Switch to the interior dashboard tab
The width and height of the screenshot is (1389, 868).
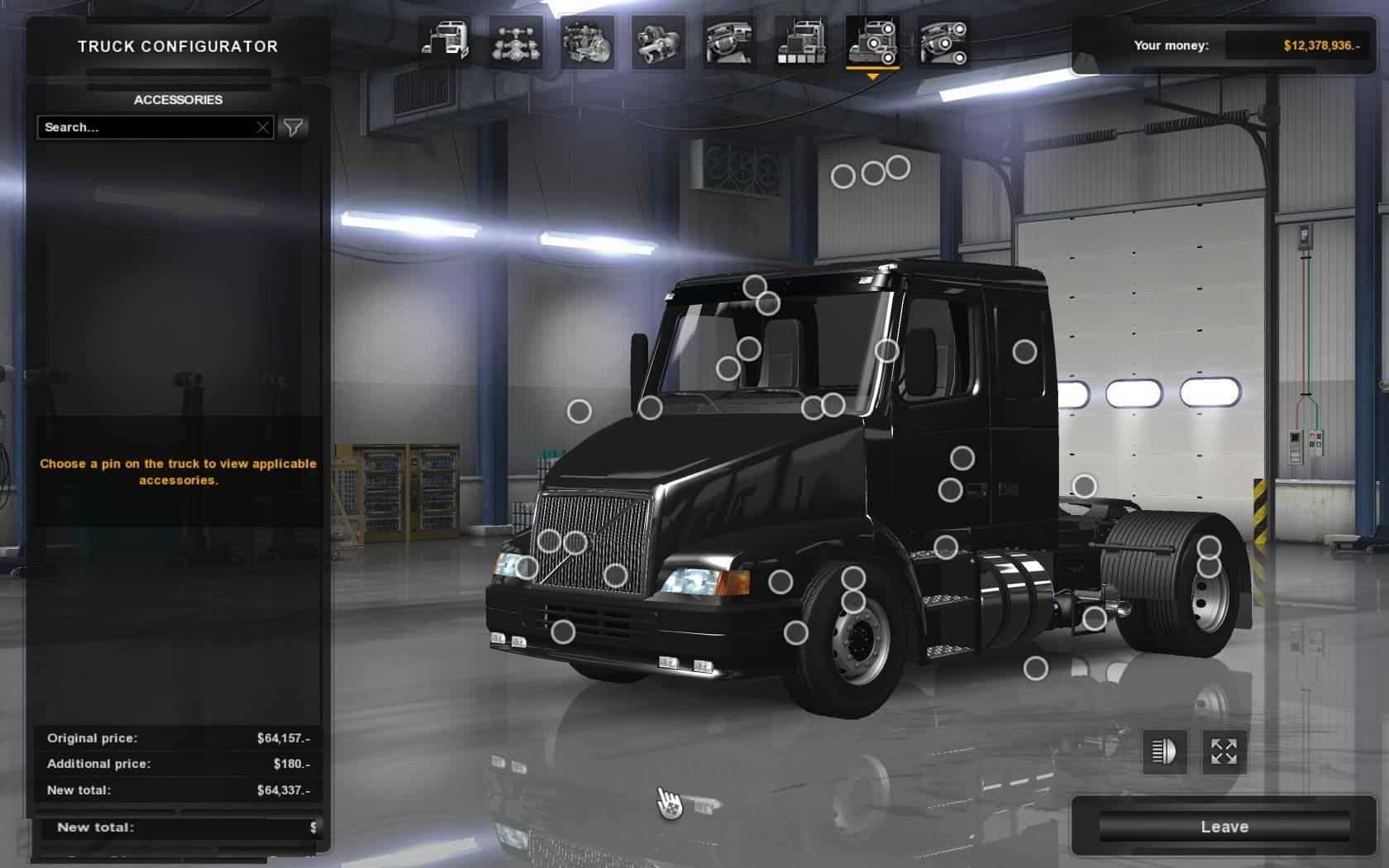coord(728,41)
